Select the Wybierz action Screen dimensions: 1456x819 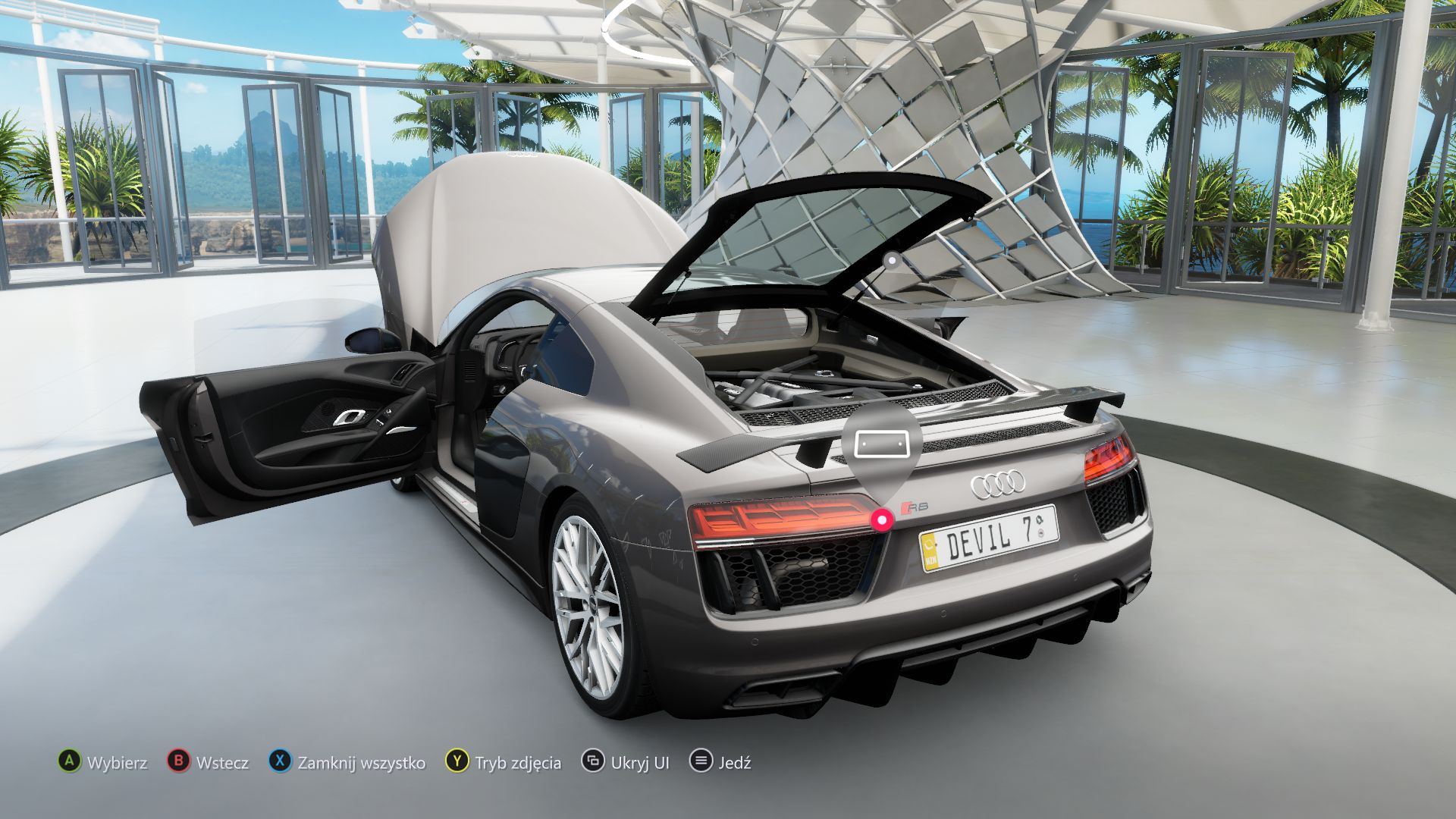(118, 763)
